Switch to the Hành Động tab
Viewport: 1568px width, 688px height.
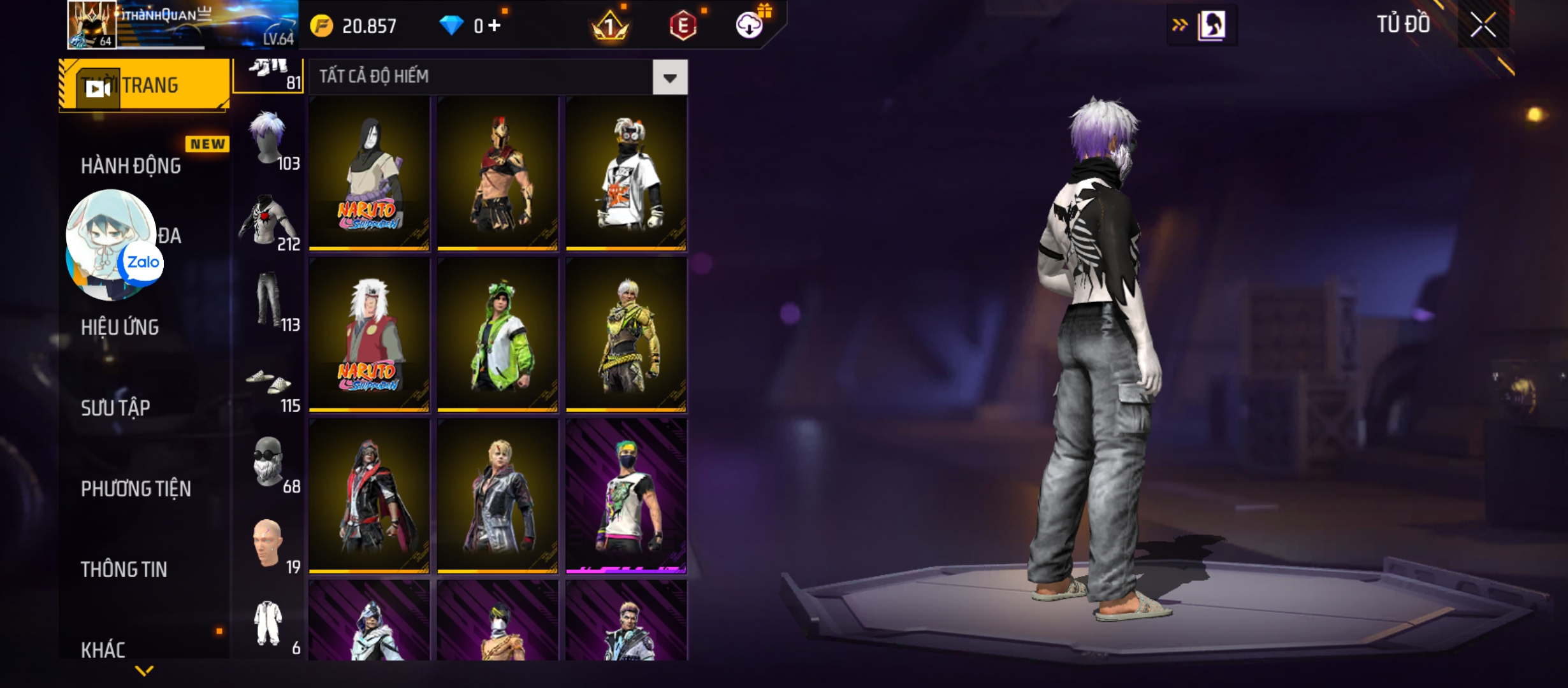(131, 166)
